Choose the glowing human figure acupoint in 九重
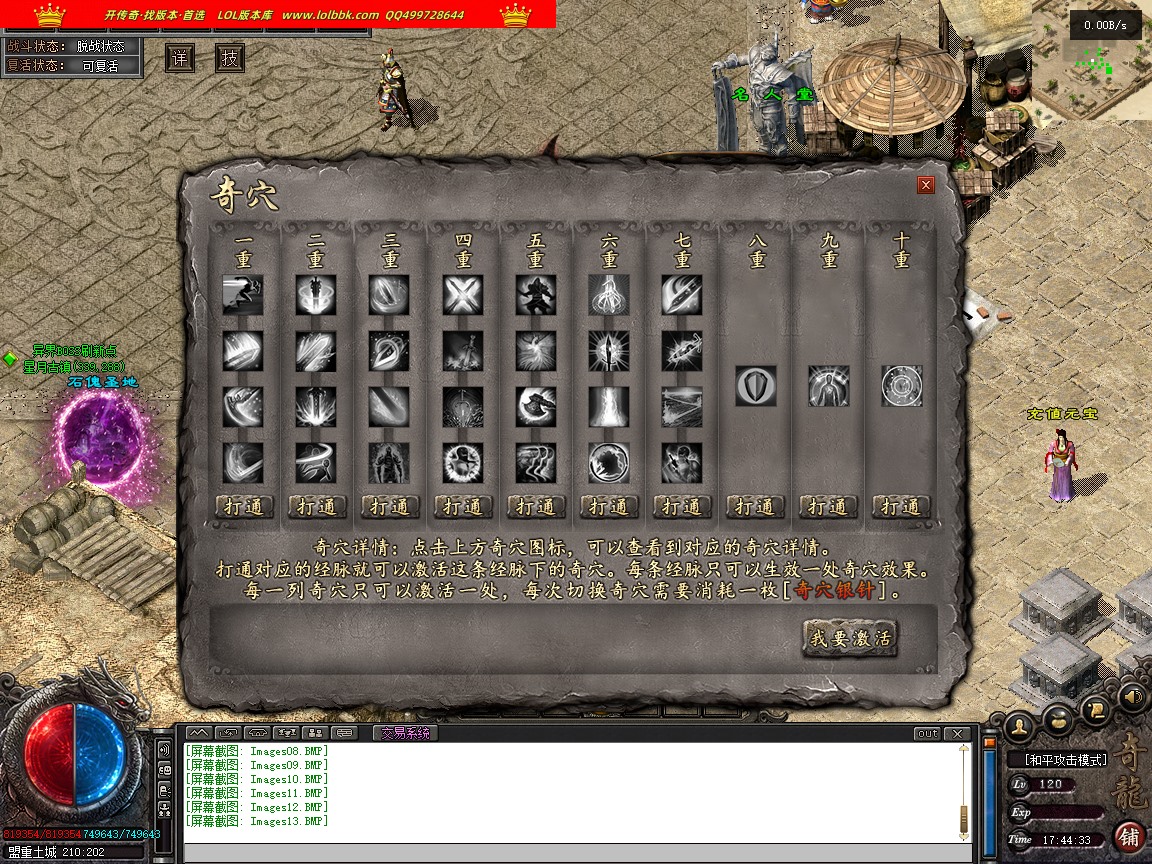Screen dimensions: 1152x864 pyautogui.click(x=829, y=386)
